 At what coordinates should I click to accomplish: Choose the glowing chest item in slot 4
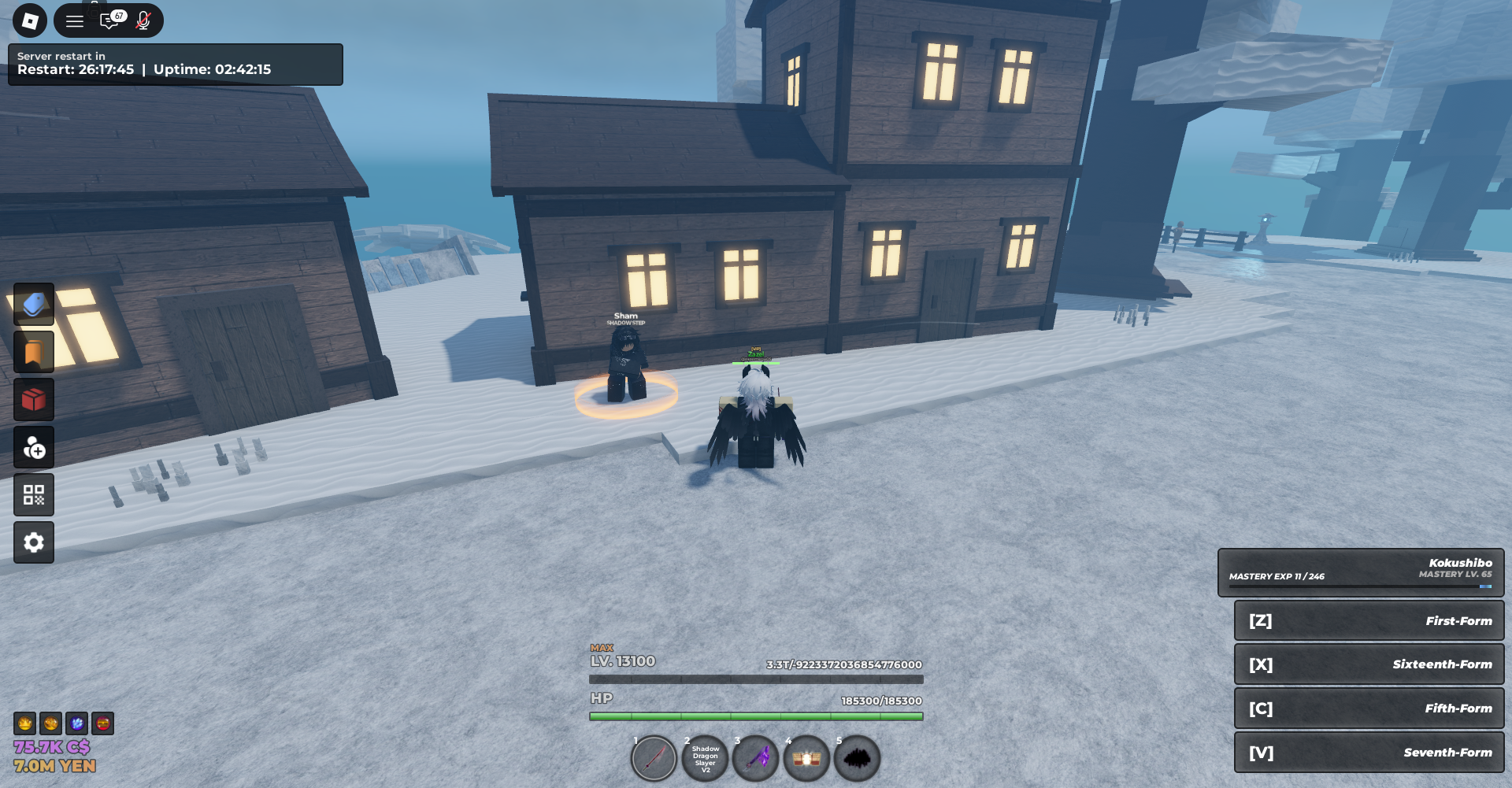[806, 759]
